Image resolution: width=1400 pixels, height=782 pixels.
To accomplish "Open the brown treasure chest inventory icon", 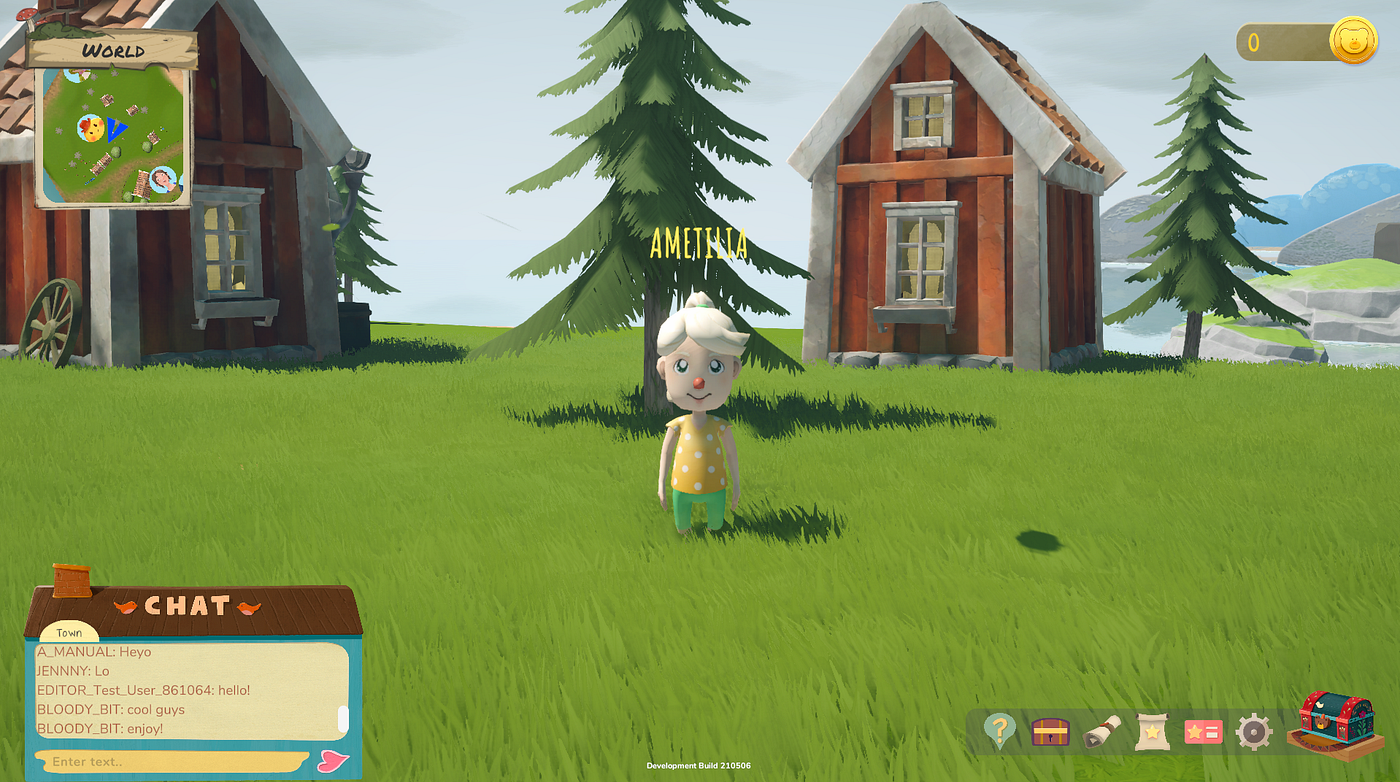I will click(1050, 732).
